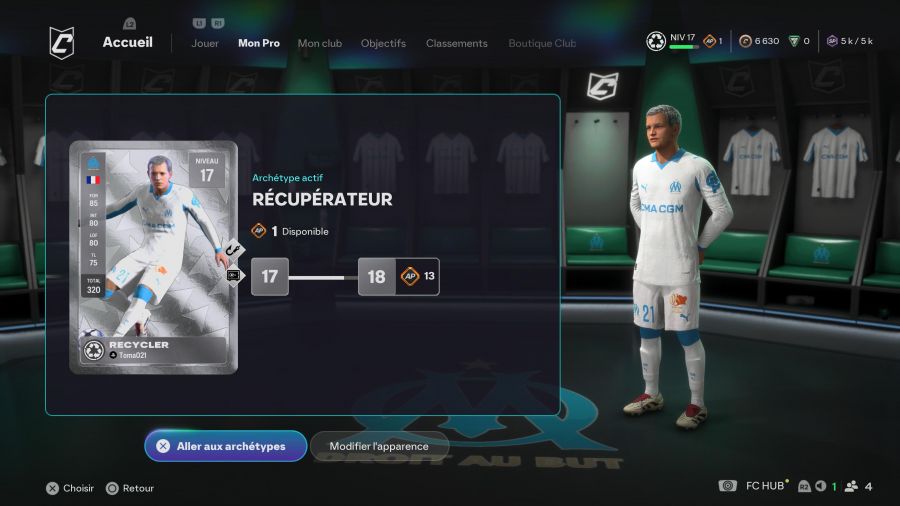900x506 pixels.
Task: Select the level 17 progress box
Action: pos(270,277)
